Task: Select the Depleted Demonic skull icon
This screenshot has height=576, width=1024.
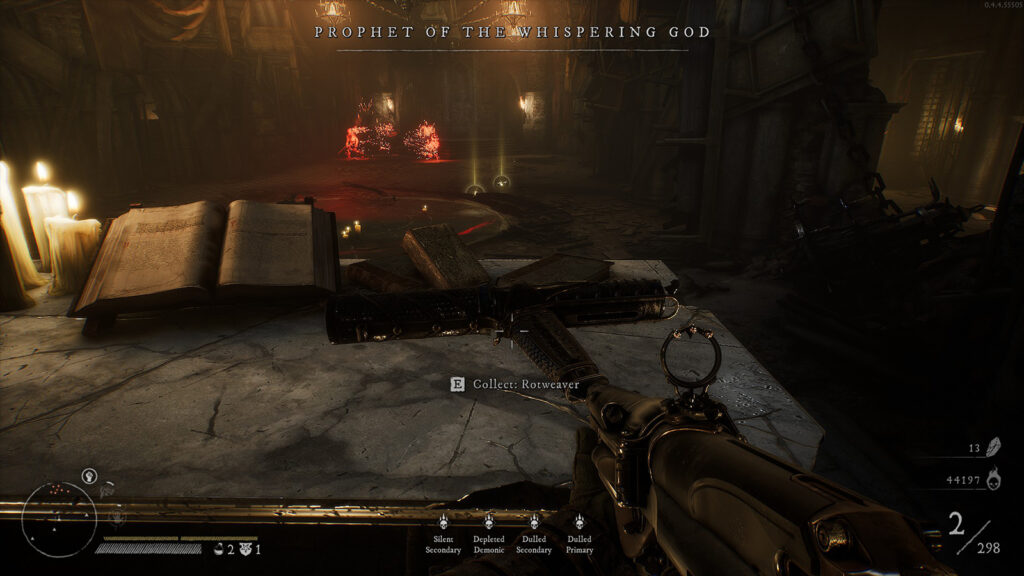Action: (x=488, y=522)
